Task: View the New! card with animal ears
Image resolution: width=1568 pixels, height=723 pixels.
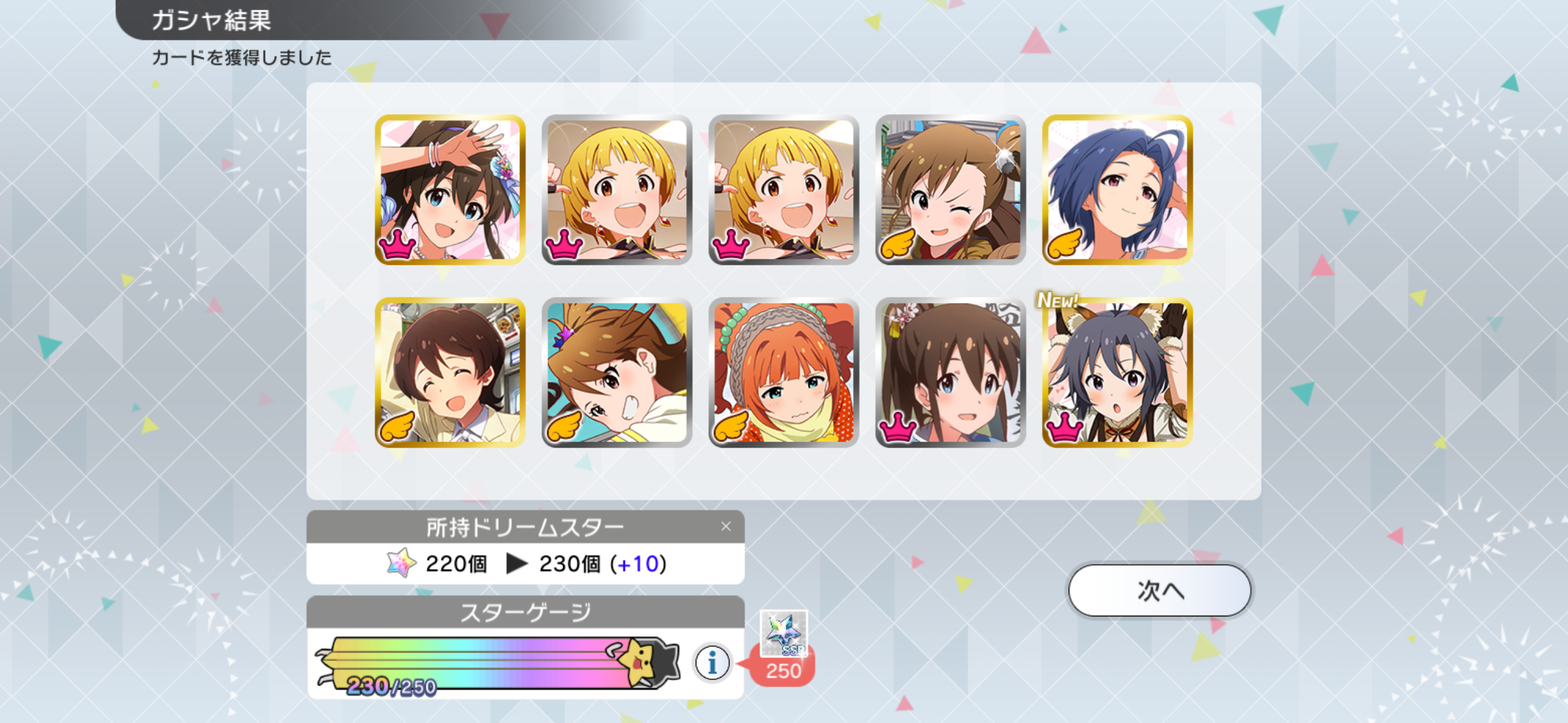Action: pos(1116,373)
